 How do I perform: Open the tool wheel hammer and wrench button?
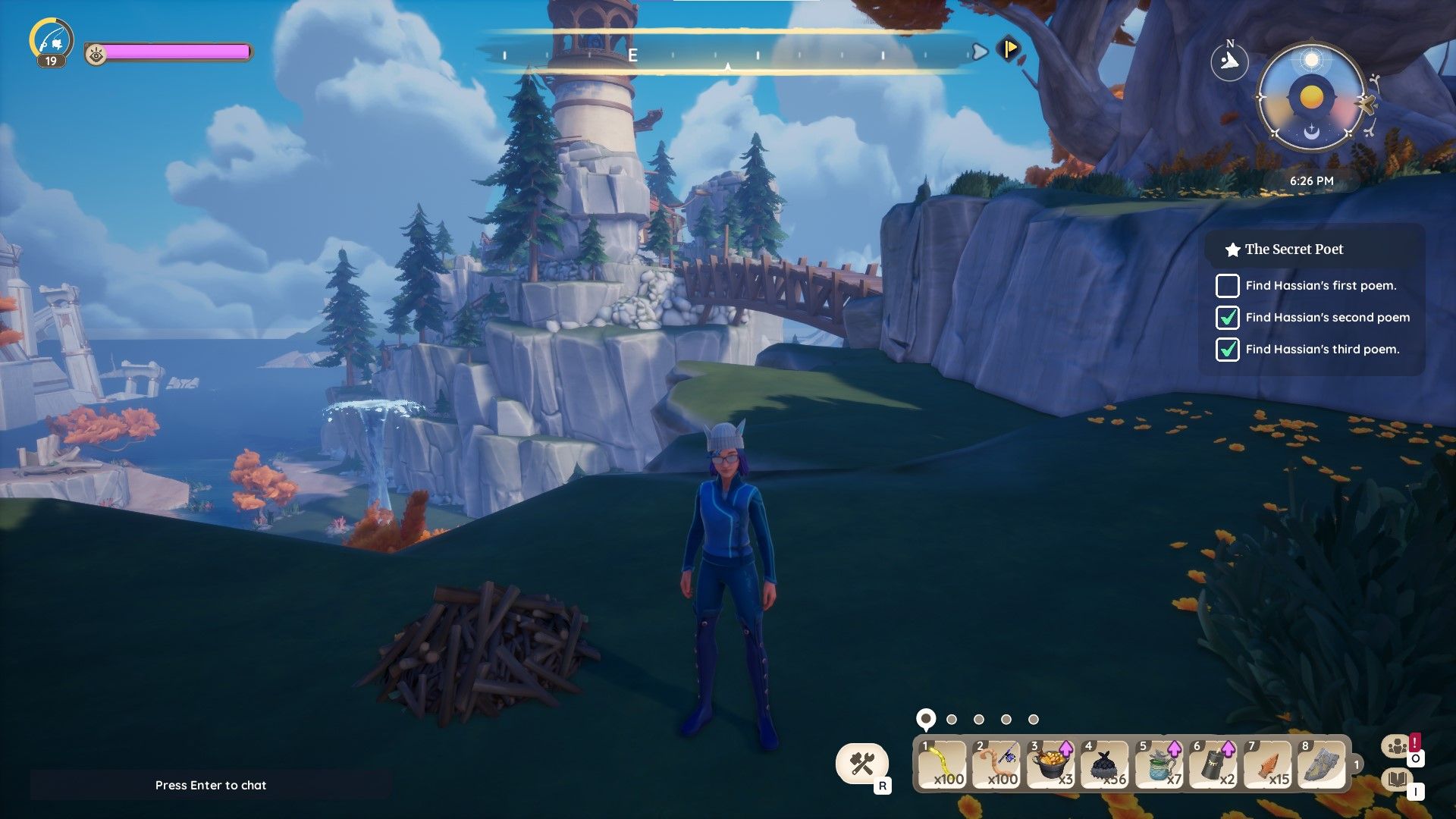coord(862,763)
